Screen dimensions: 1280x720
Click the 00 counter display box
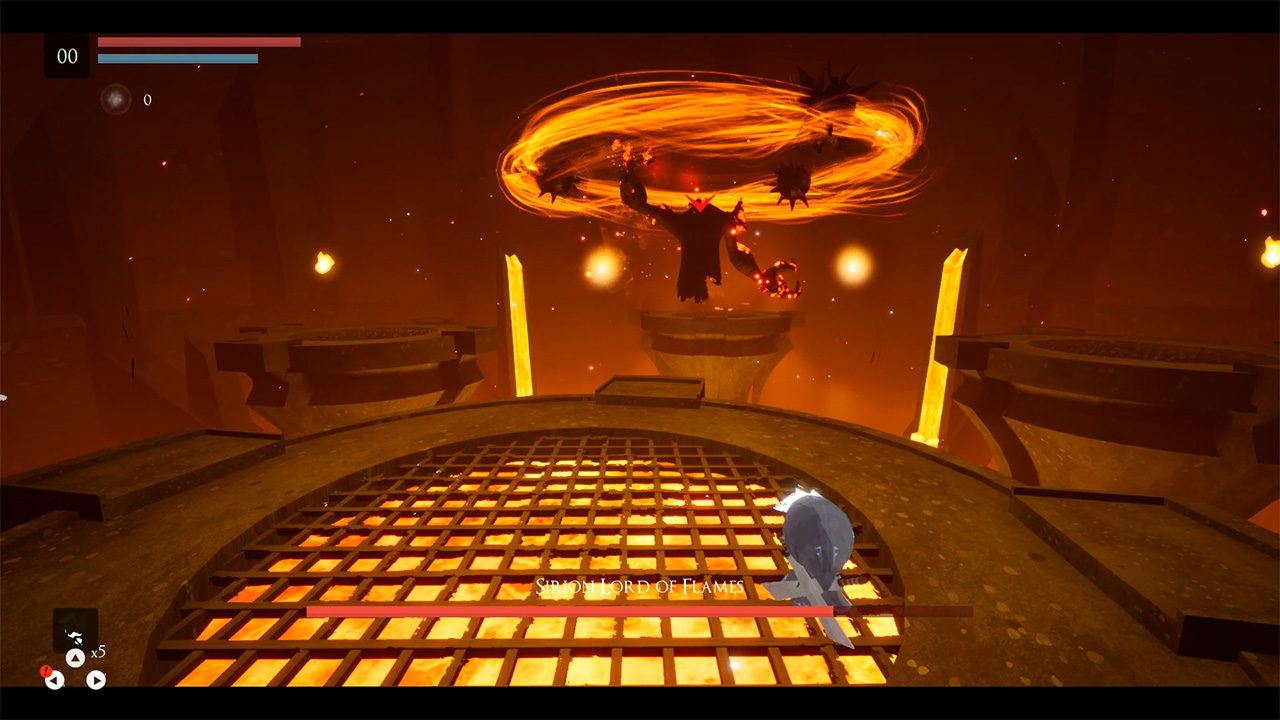66,57
